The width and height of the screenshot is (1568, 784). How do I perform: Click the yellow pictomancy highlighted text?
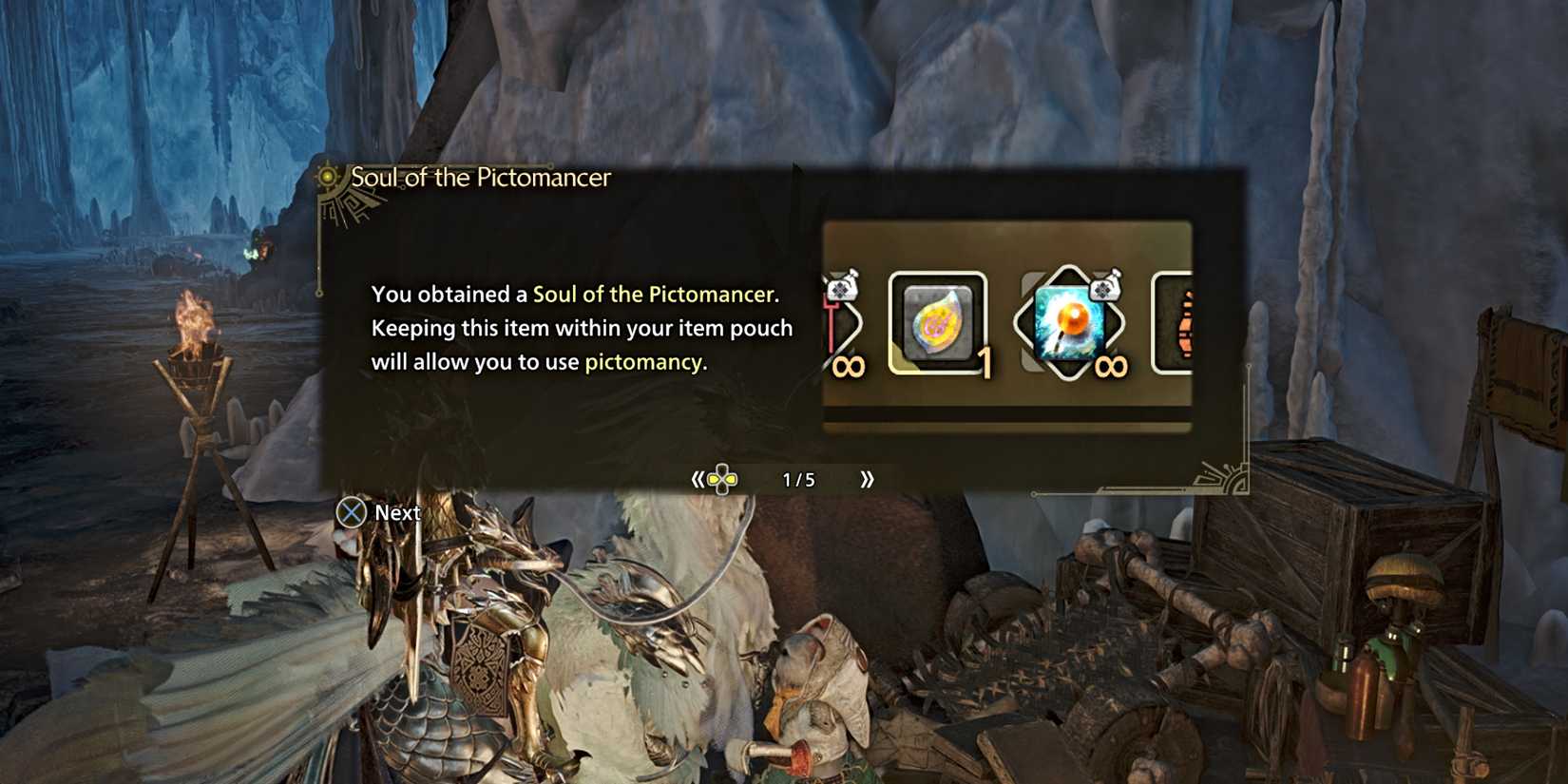tap(643, 362)
